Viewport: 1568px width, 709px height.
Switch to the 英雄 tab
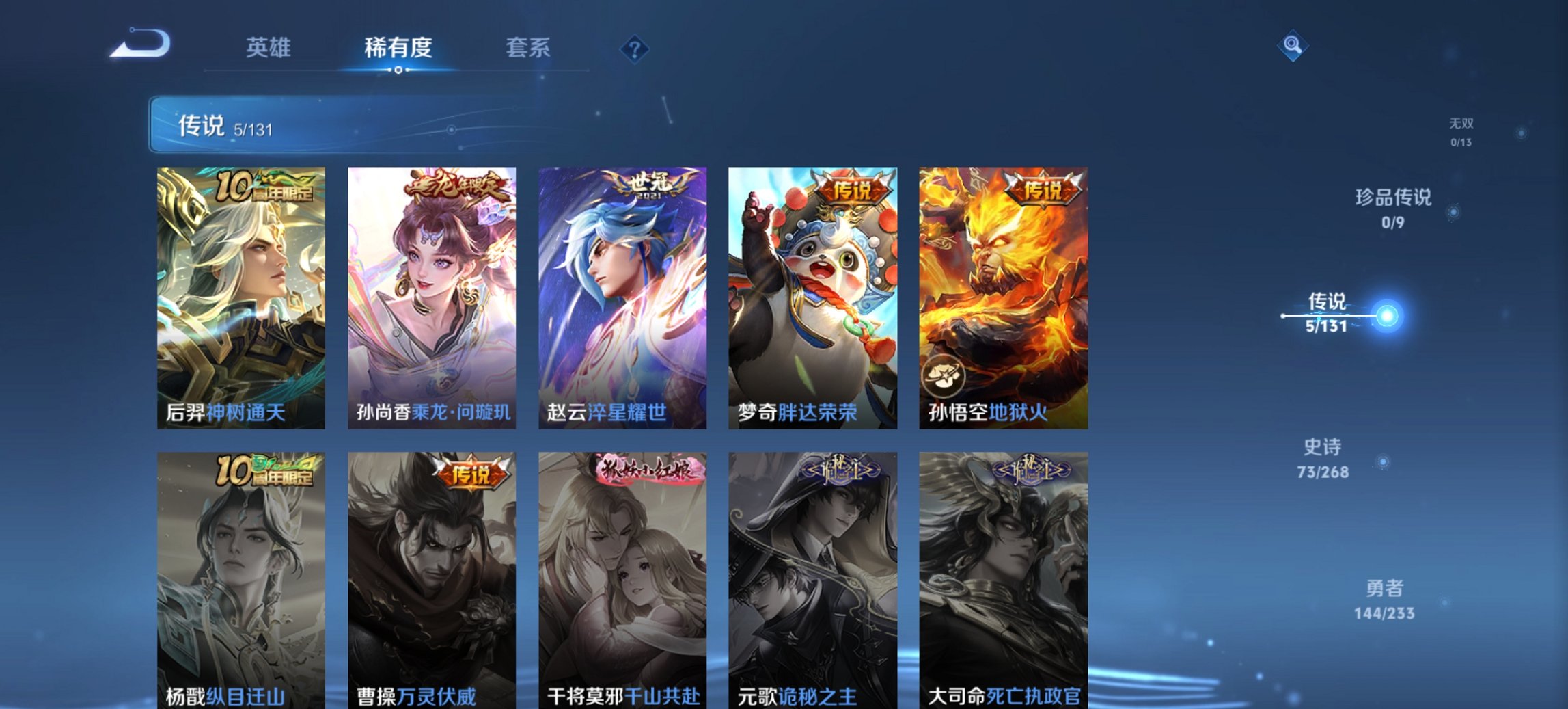point(270,48)
